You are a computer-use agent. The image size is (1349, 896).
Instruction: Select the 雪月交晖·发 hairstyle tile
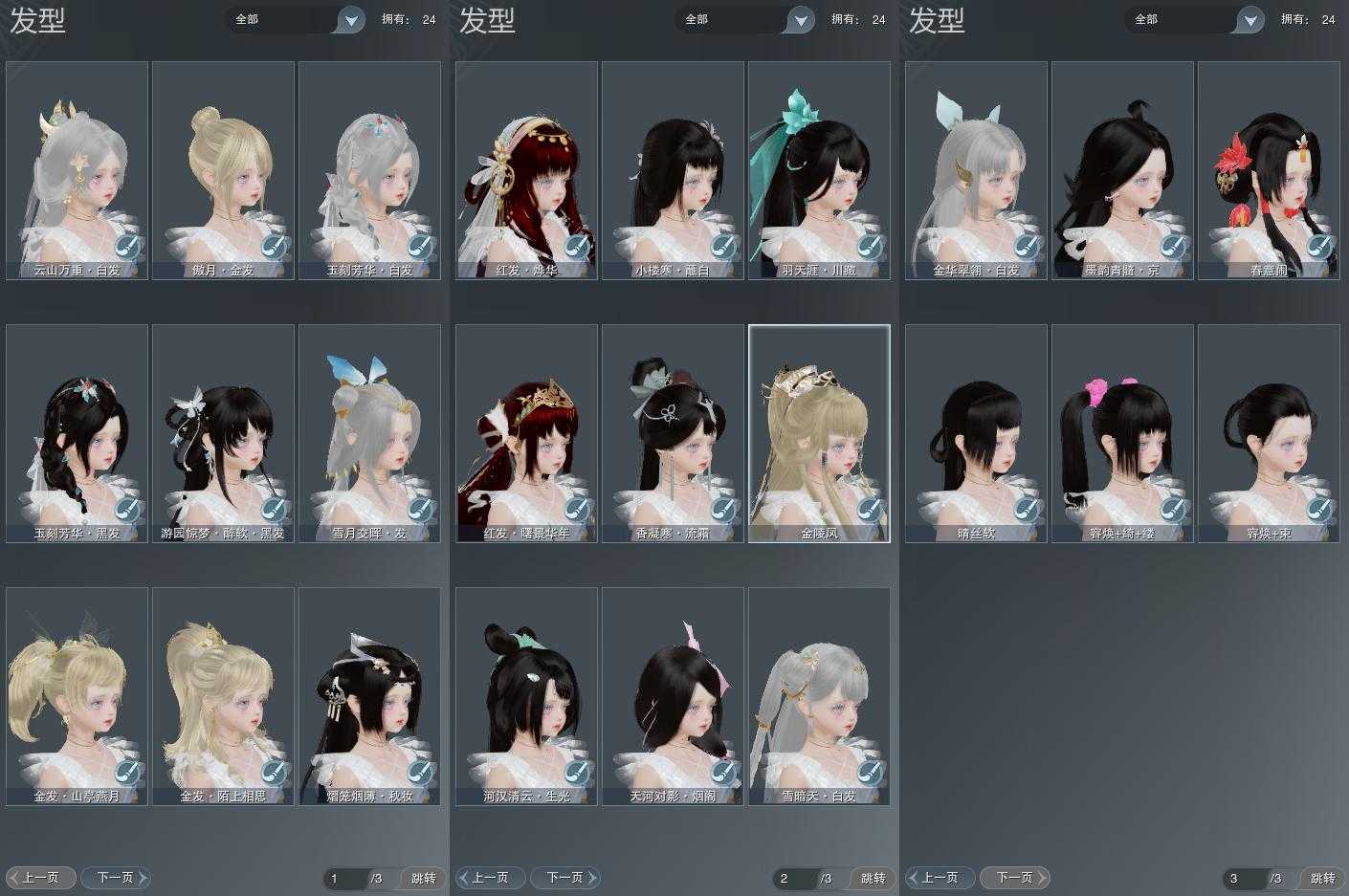tap(369, 432)
